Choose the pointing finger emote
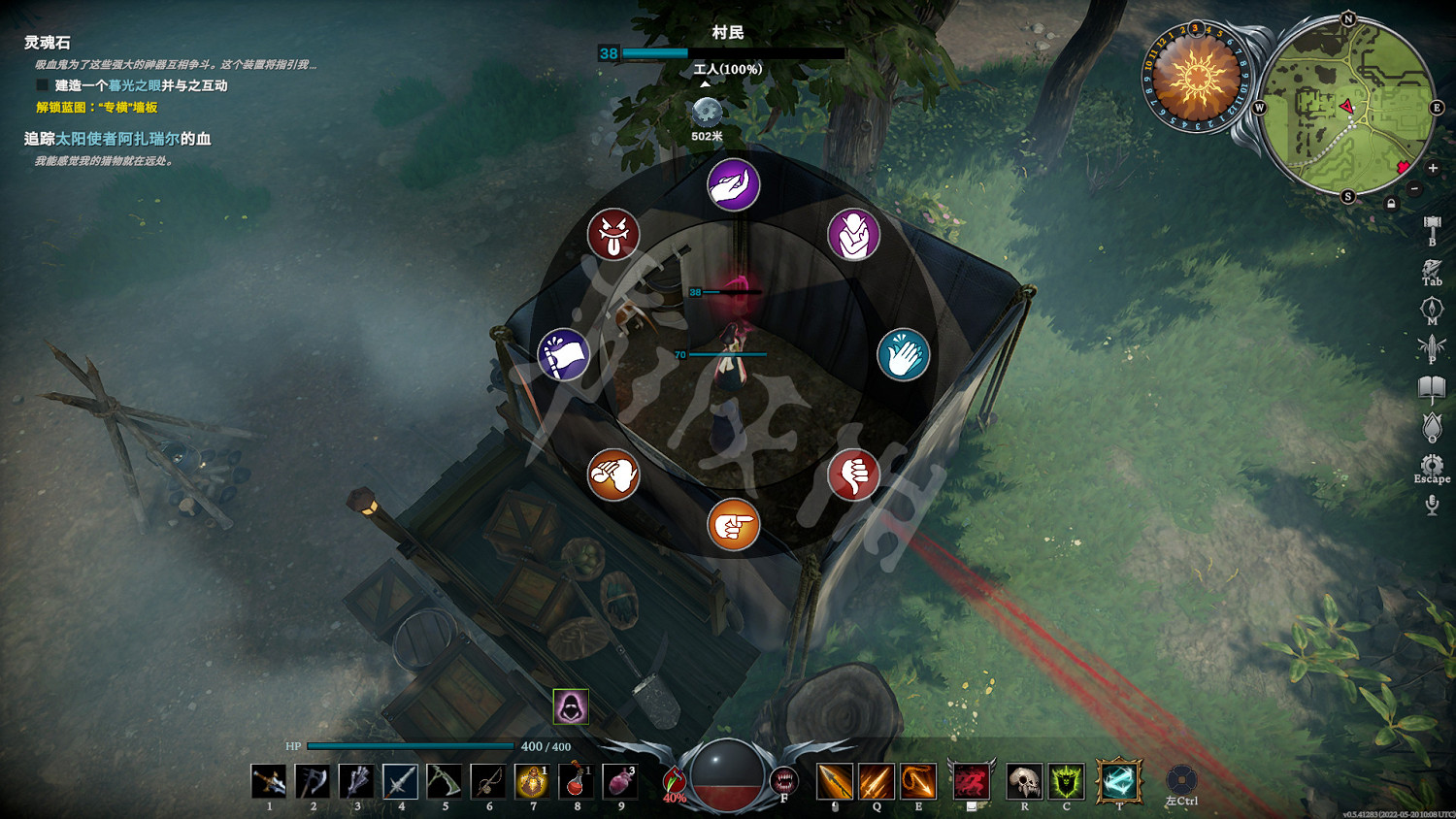 coord(733,525)
